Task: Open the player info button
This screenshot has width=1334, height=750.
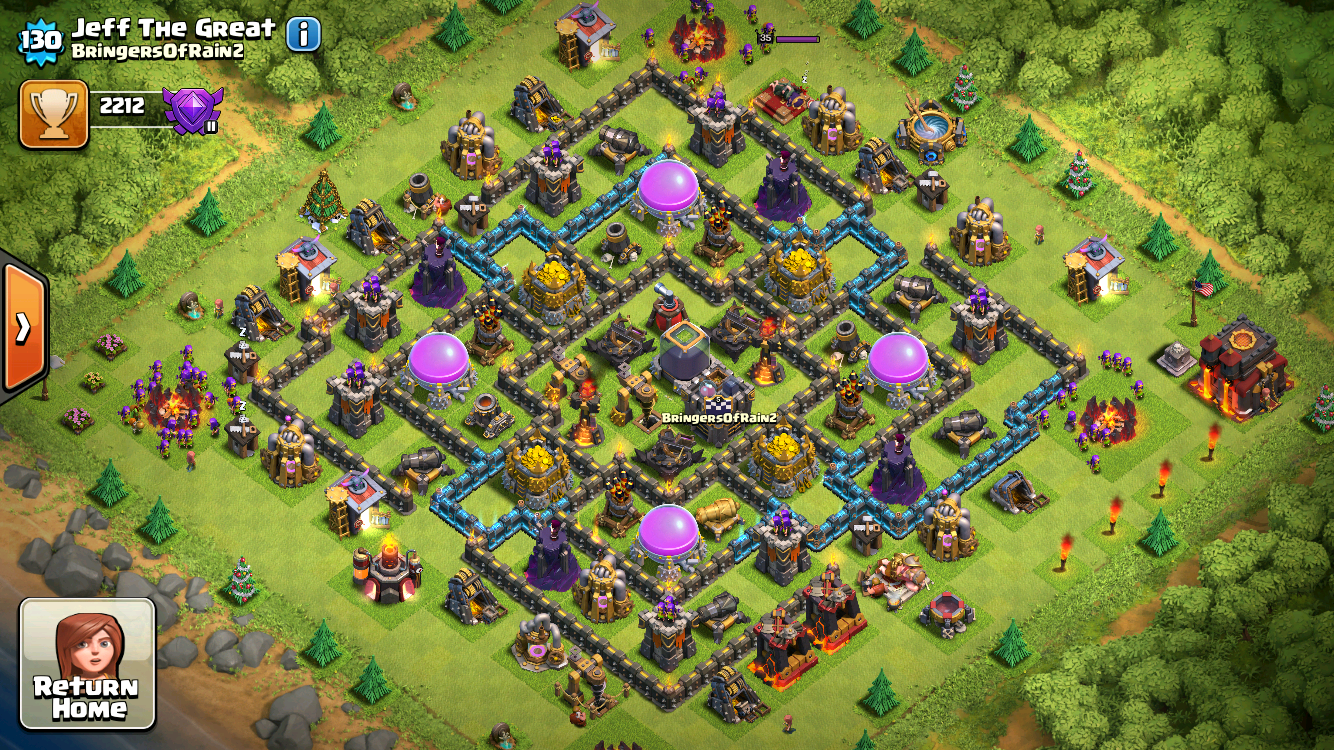Action: [304, 35]
